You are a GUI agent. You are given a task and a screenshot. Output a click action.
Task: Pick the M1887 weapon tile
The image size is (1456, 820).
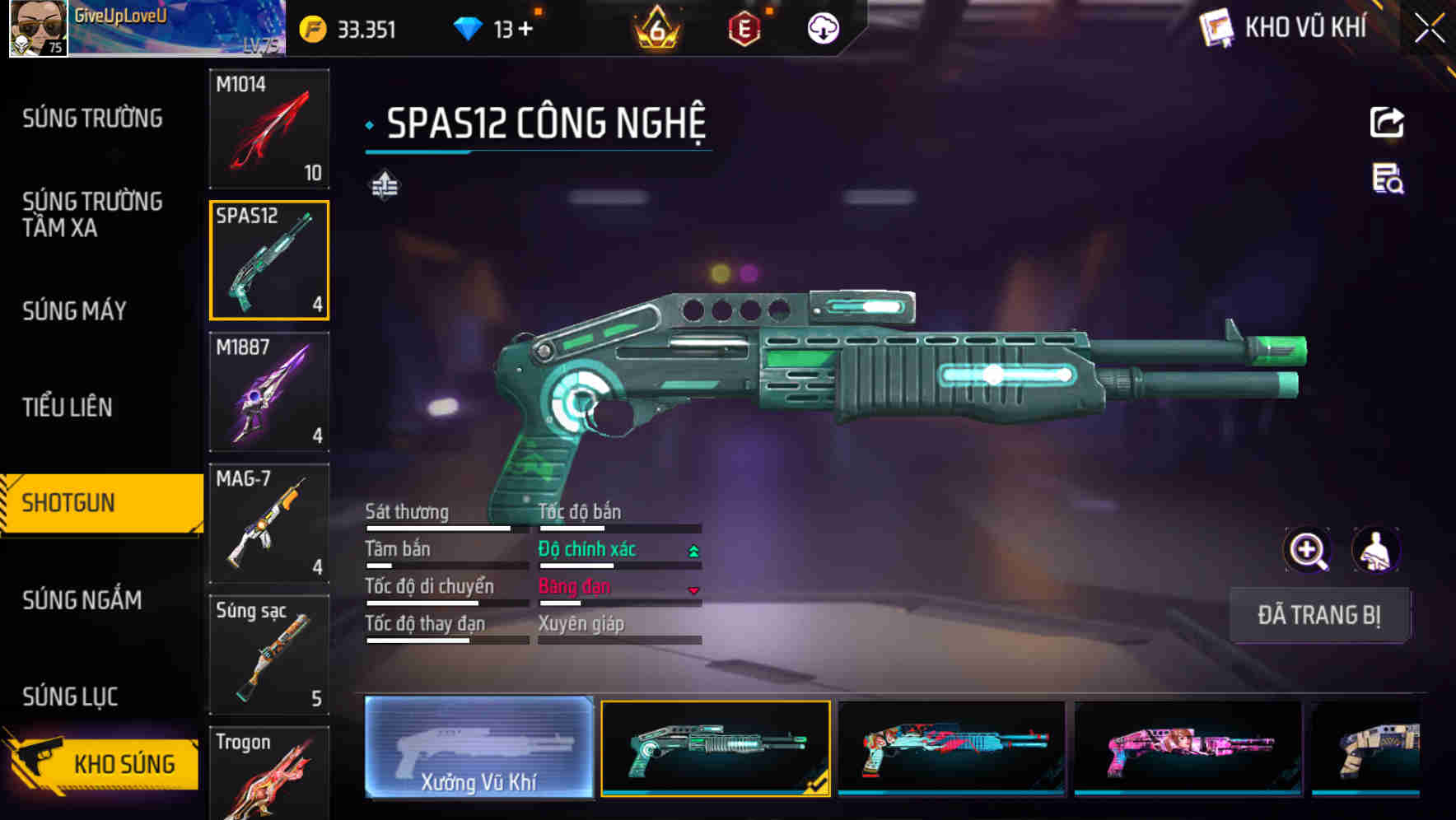click(x=269, y=392)
